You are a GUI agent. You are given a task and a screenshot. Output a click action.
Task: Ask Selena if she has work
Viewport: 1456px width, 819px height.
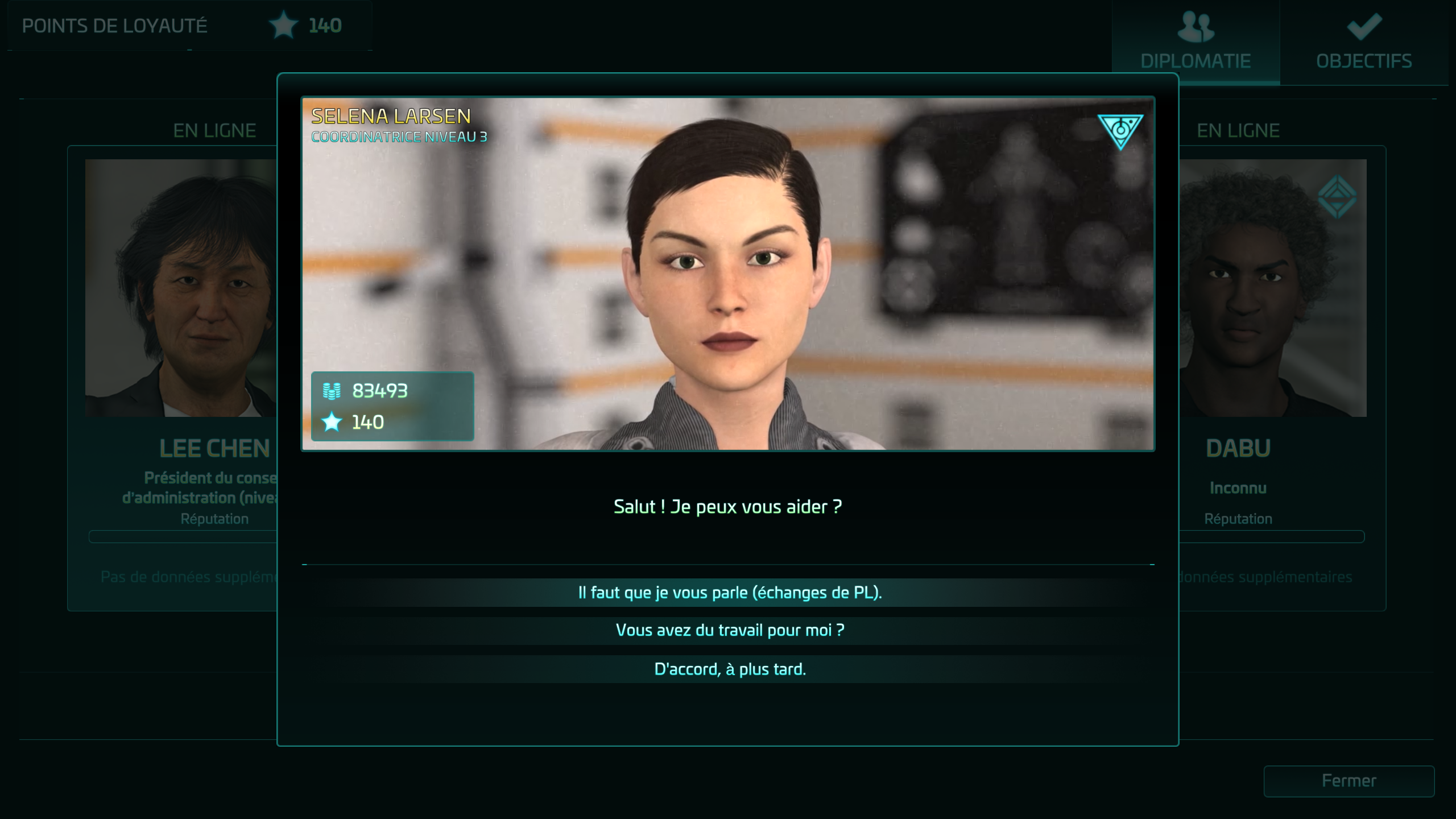pos(729,630)
